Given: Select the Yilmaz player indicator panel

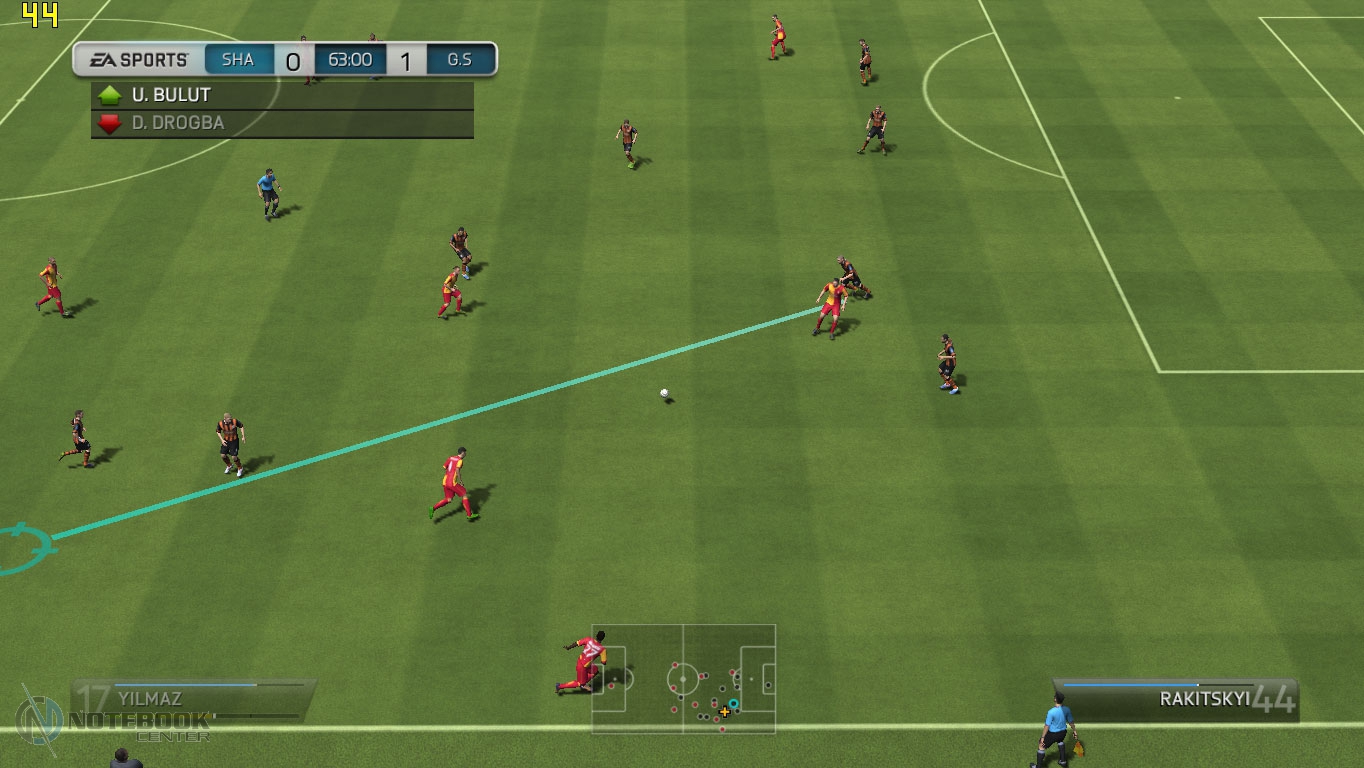Looking at the screenshot, I should 193,698.
